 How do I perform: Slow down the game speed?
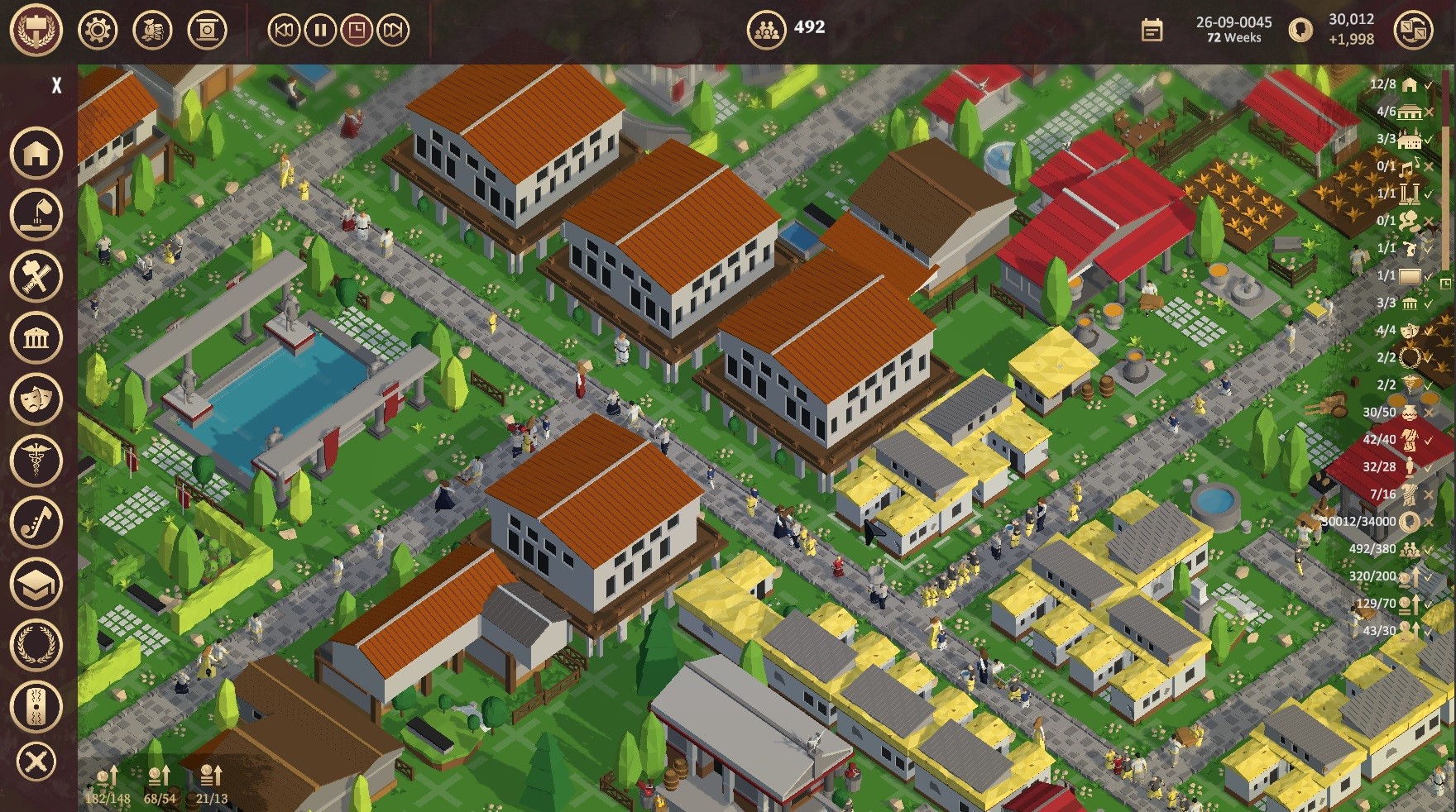pyautogui.click(x=284, y=31)
